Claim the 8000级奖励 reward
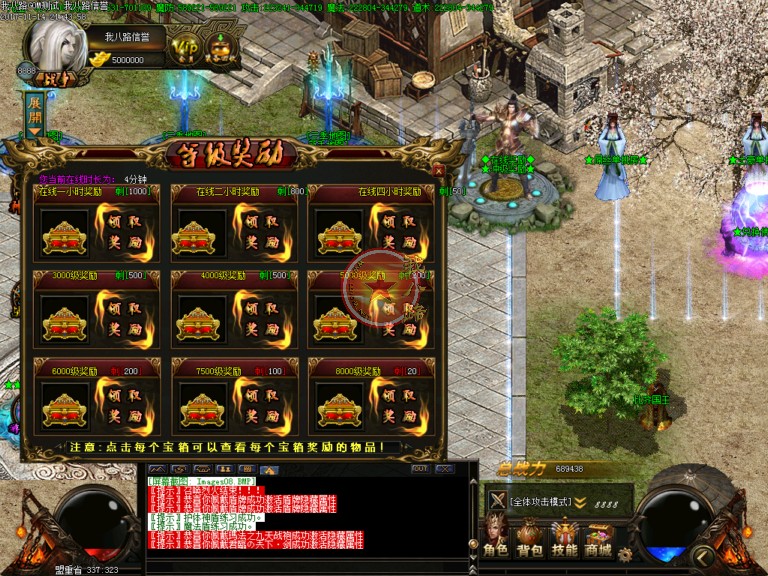 [x=393, y=404]
